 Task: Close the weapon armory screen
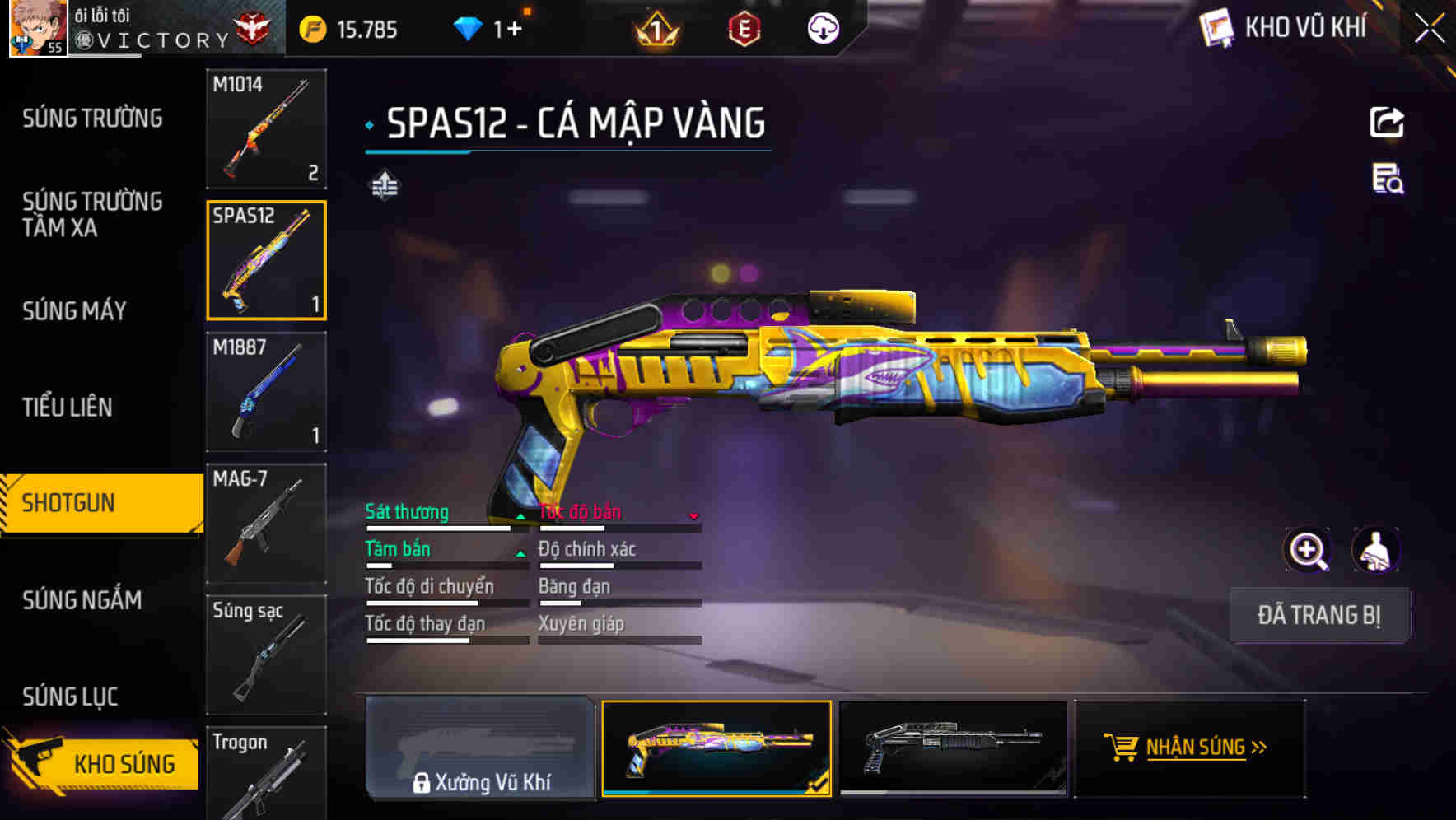[x=1430, y=28]
